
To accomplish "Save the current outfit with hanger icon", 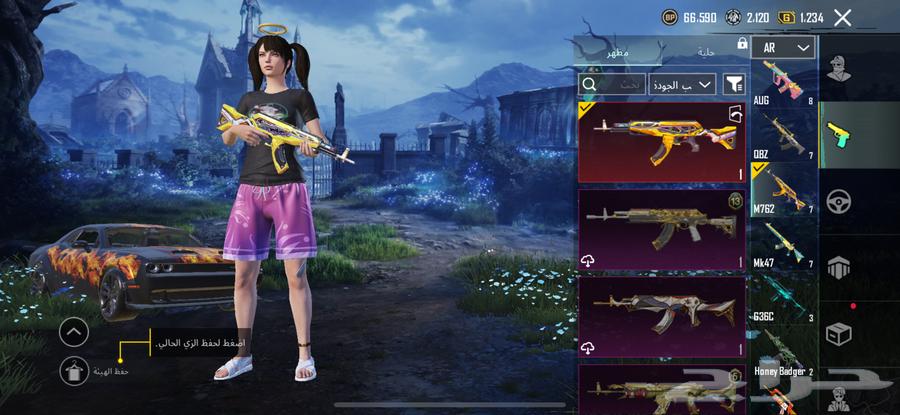I will click(74, 372).
